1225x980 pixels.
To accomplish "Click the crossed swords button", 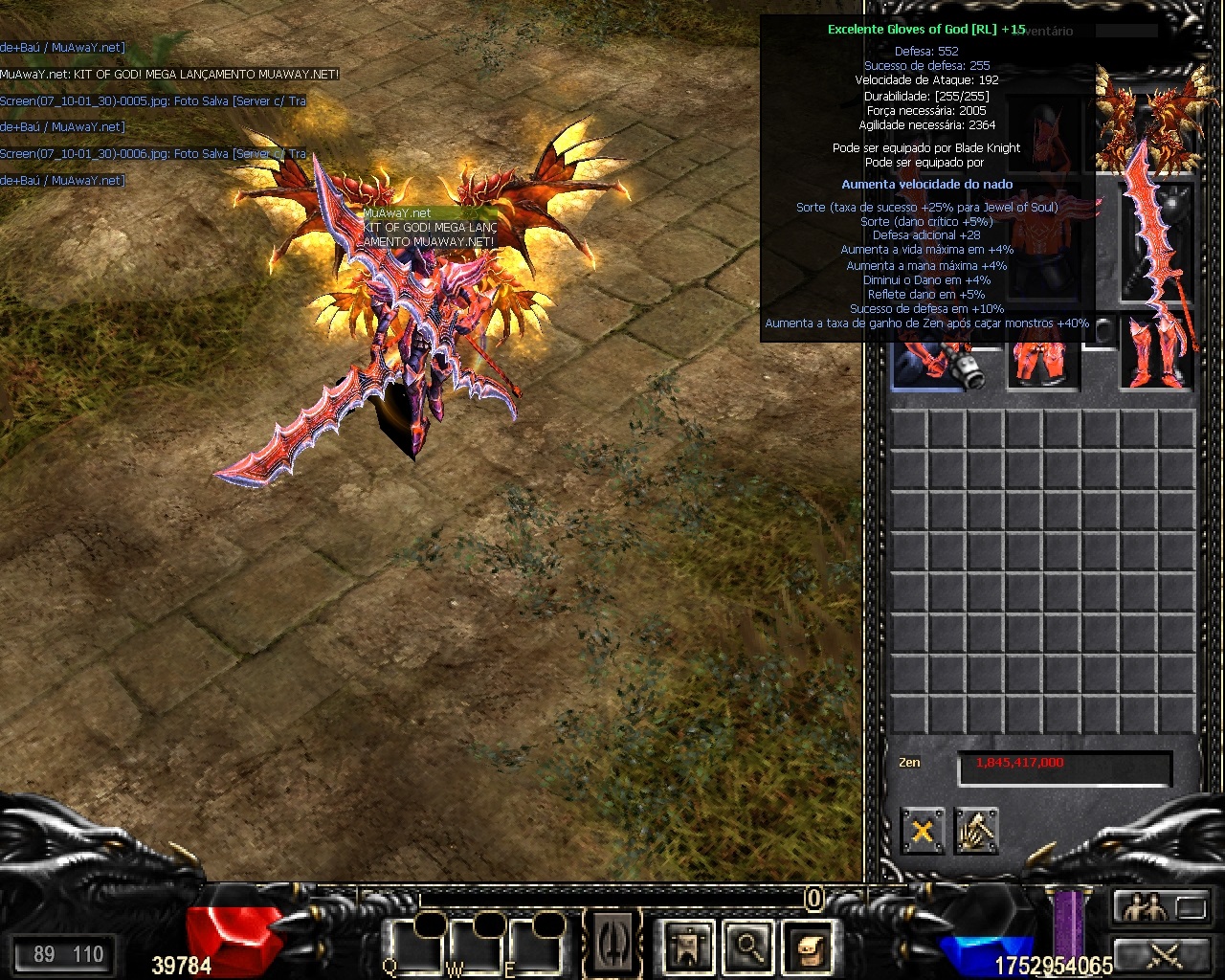I will coord(1160,953).
